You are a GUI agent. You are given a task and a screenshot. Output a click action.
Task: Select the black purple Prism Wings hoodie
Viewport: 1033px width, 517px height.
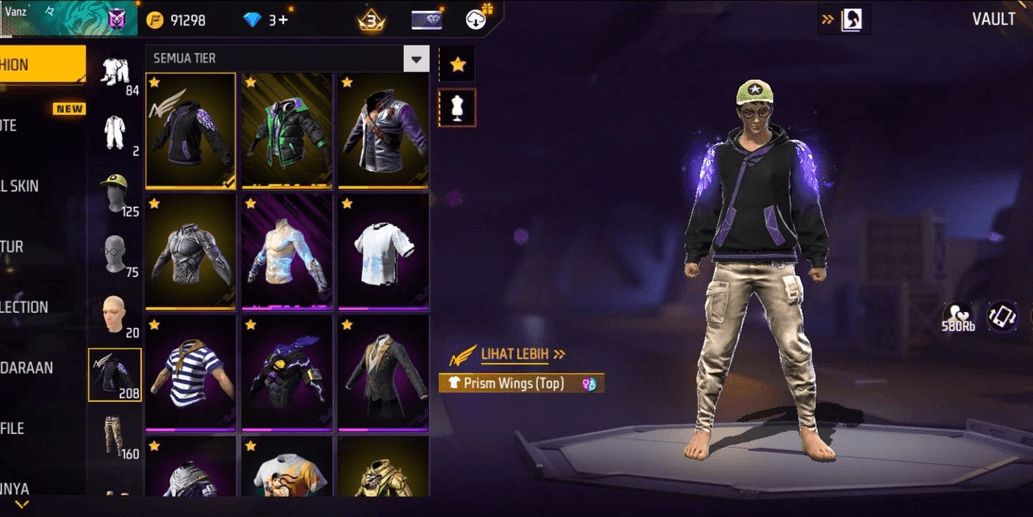click(x=191, y=130)
